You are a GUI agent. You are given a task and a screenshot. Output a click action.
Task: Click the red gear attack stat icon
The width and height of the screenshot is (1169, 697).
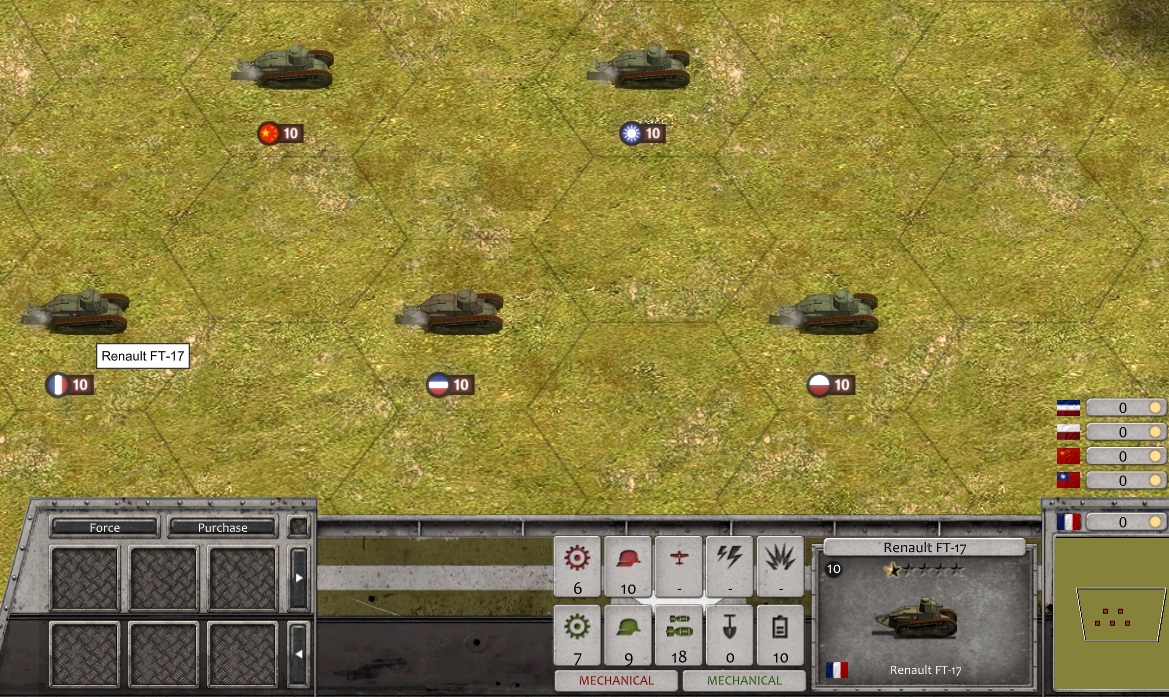click(x=577, y=559)
